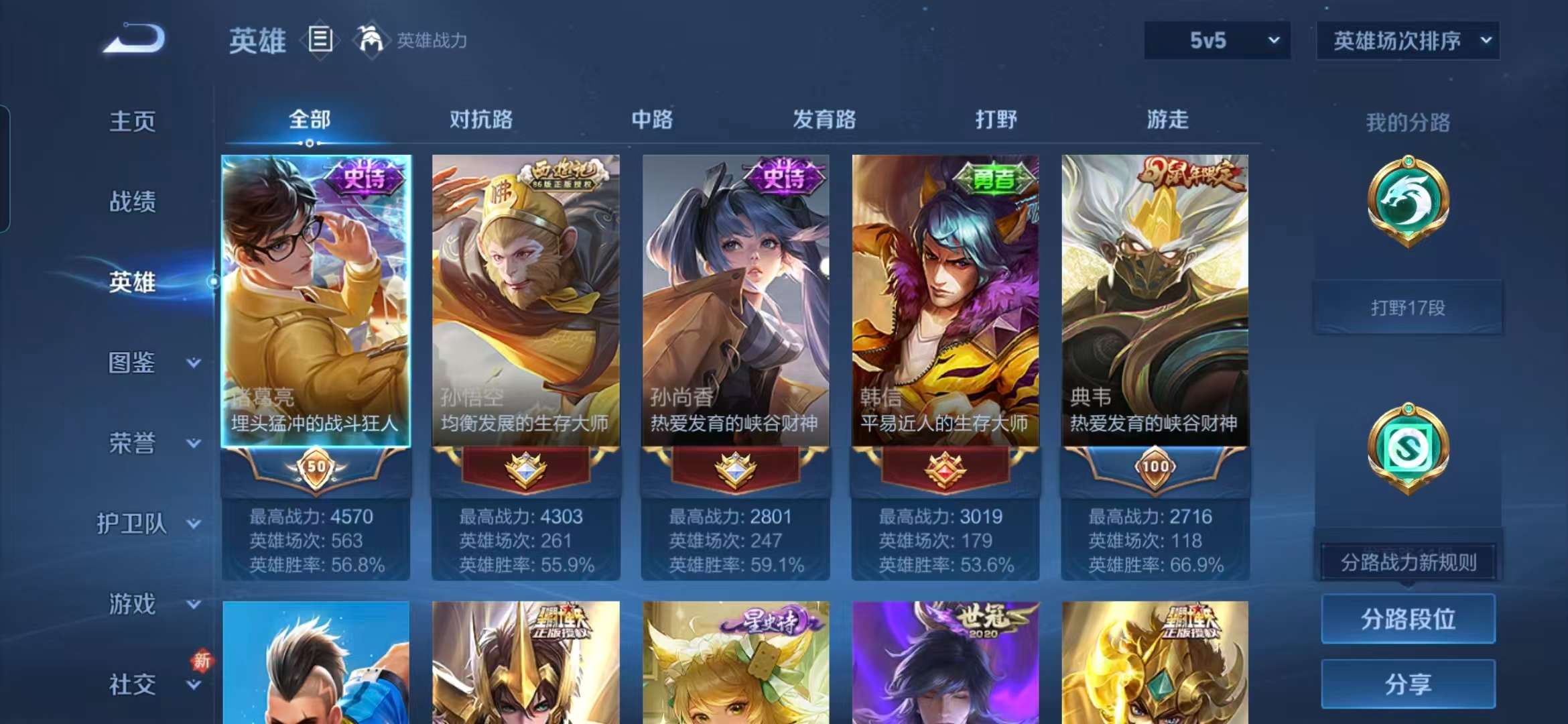Open the 英雄场次排序 sorting dropdown
This screenshot has height=724, width=1568.
(x=1407, y=40)
